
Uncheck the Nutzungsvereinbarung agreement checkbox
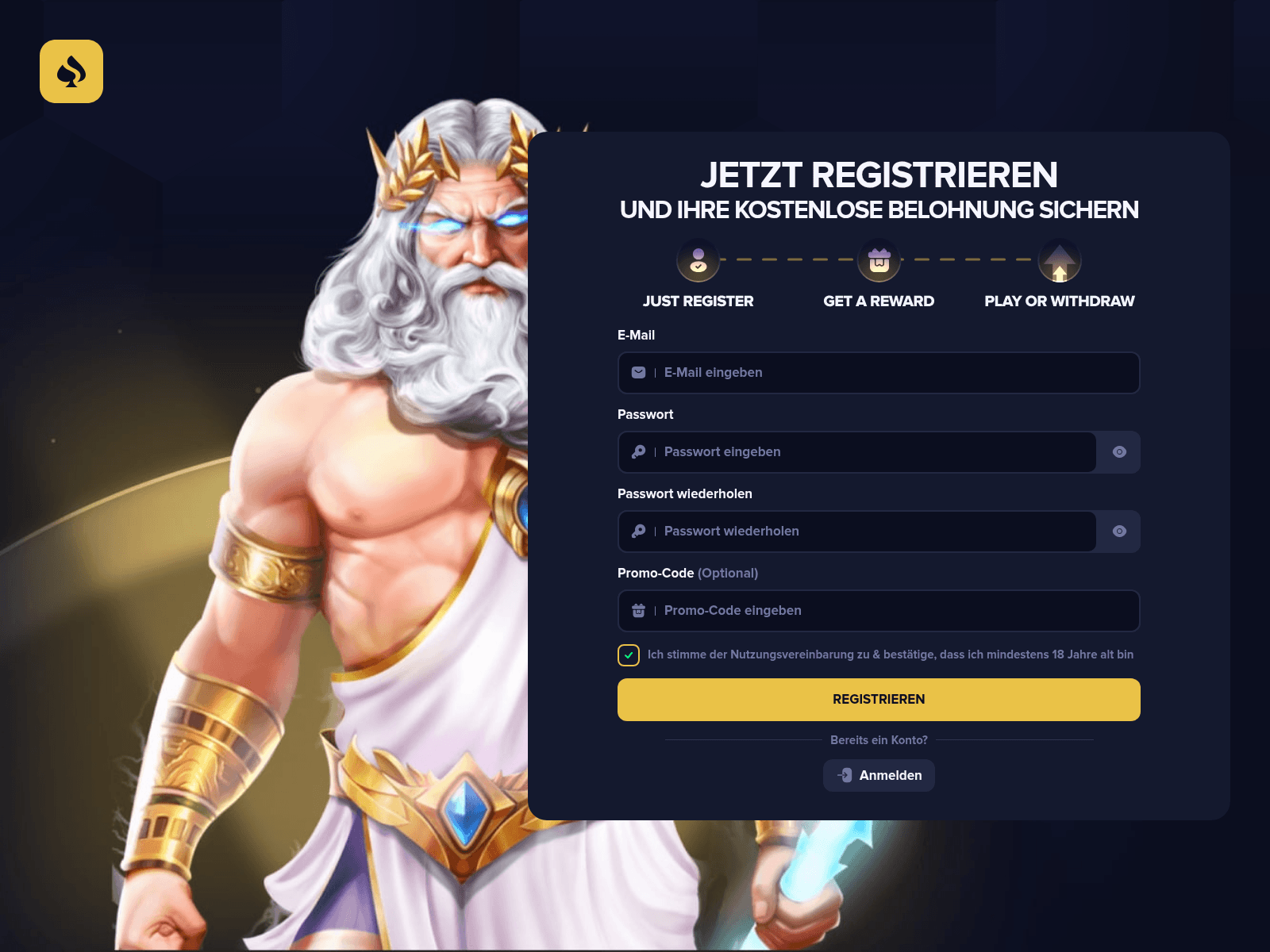tap(628, 654)
